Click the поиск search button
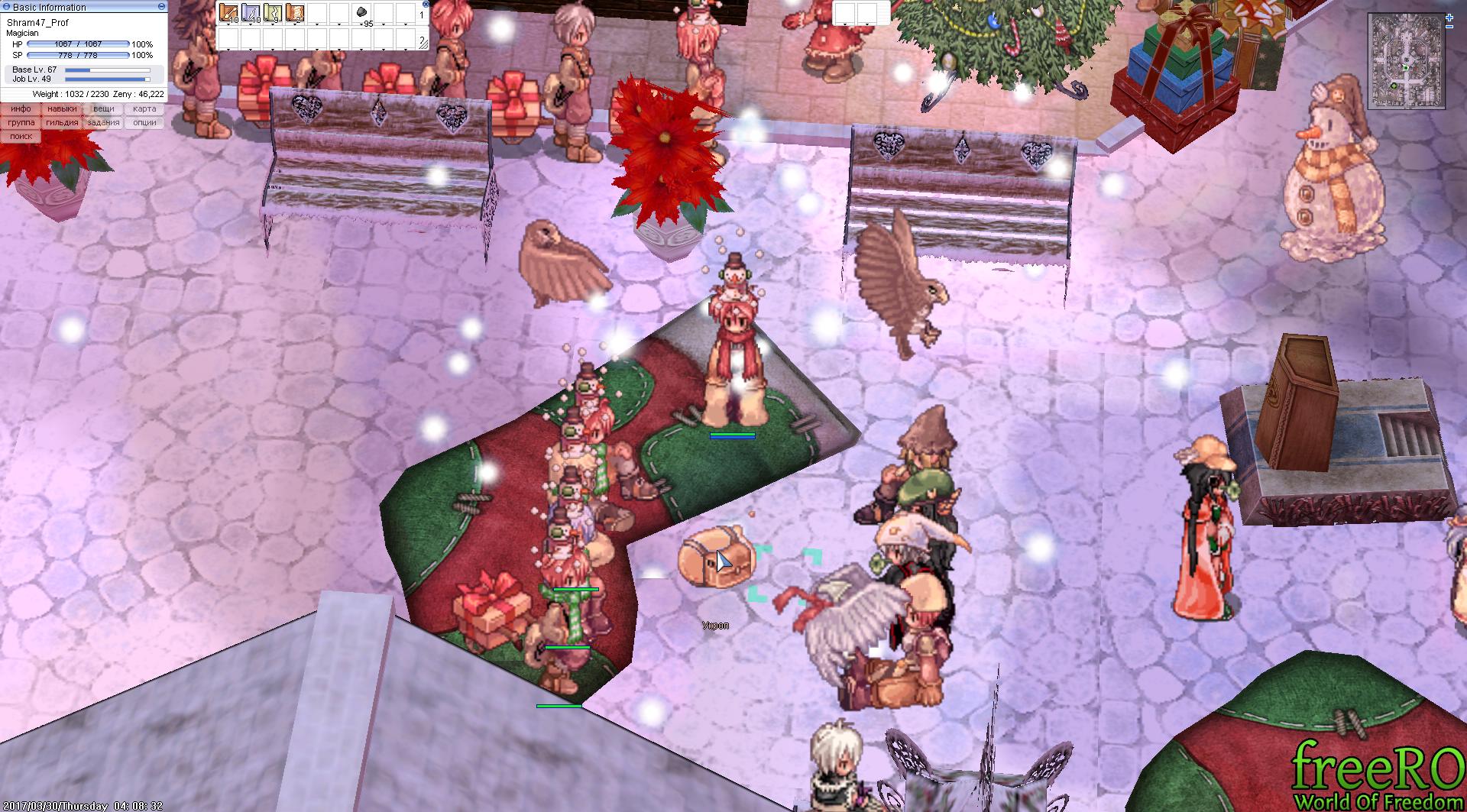 pyautogui.click(x=21, y=137)
